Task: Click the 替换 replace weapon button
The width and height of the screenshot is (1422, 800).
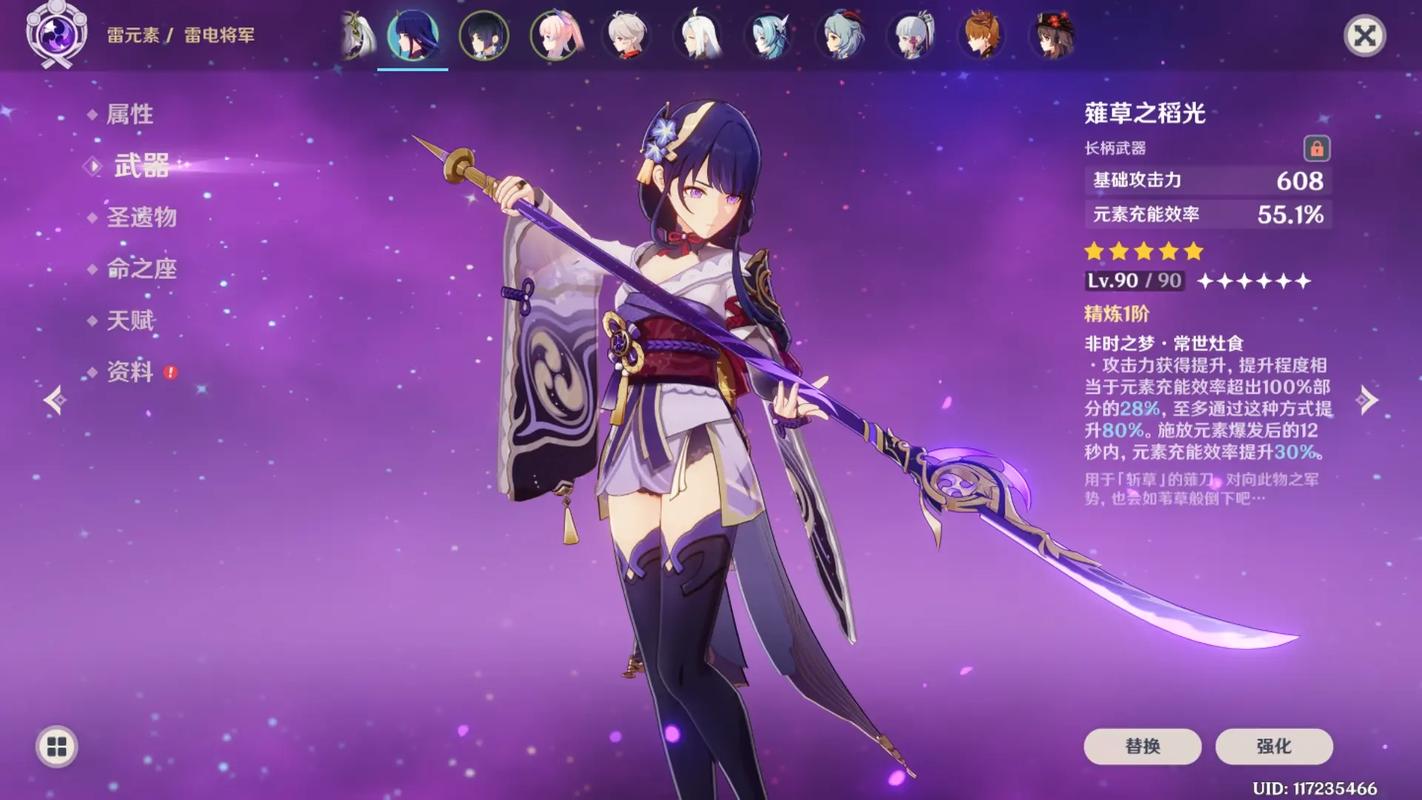Action: 1142,746
